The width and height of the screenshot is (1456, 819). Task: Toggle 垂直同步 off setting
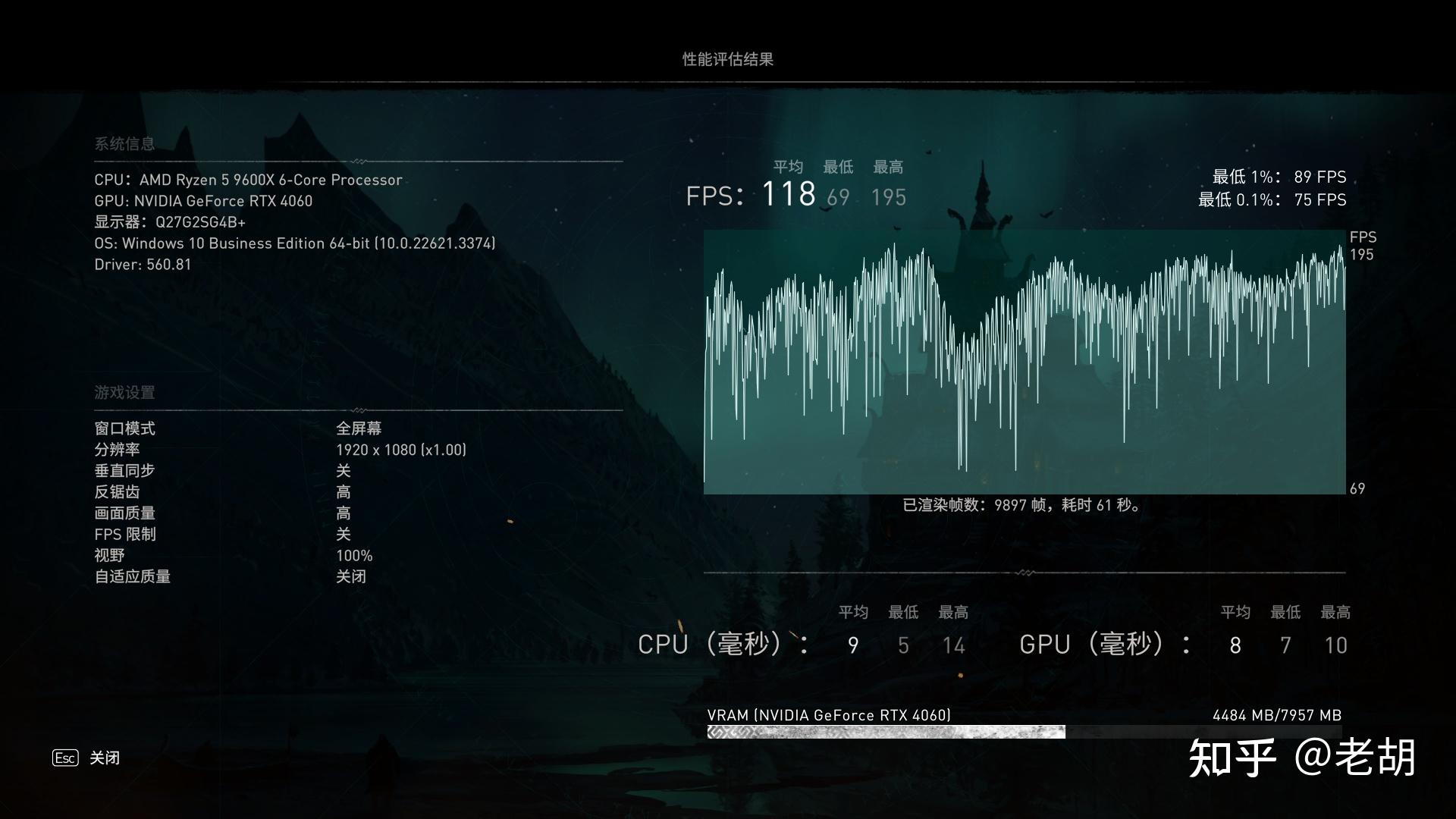[344, 471]
